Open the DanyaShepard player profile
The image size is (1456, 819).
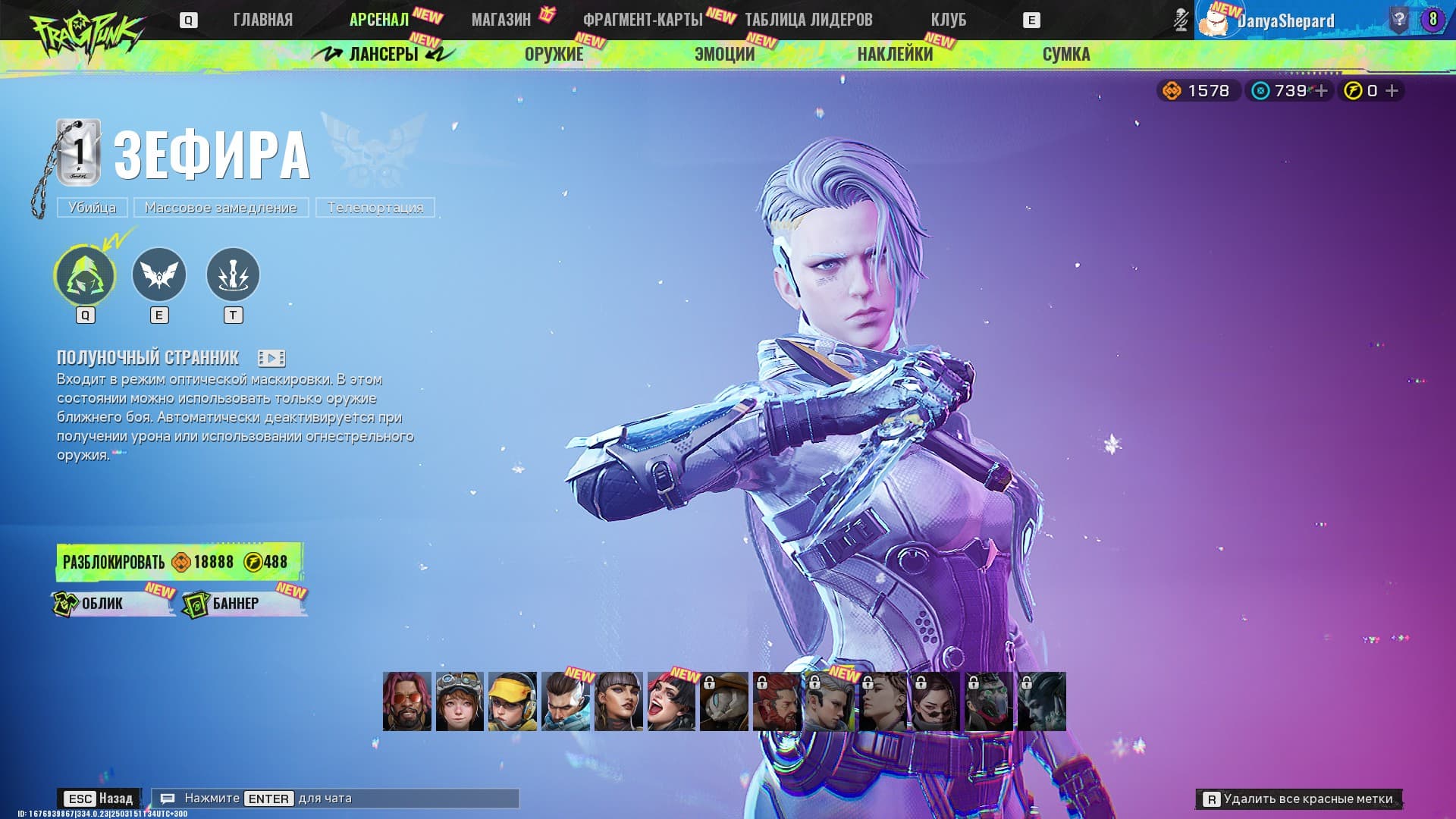click(x=1285, y=20)
